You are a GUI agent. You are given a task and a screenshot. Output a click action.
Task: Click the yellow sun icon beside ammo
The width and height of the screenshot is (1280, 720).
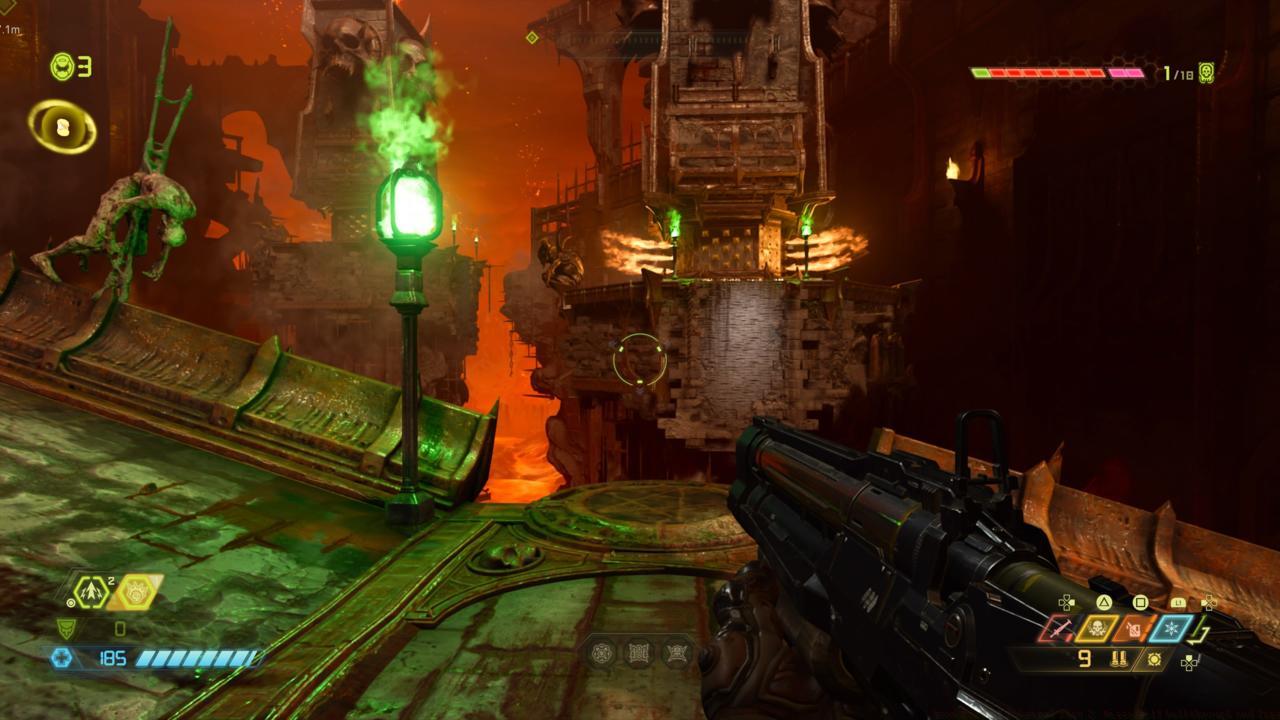point(1155,658)
